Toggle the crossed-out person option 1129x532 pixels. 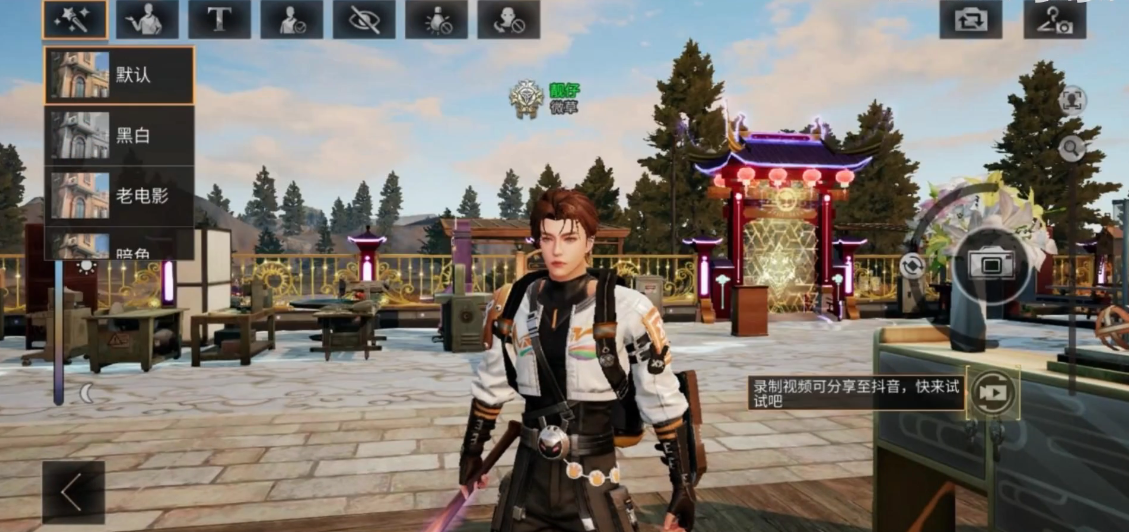[x=508, y=19]
